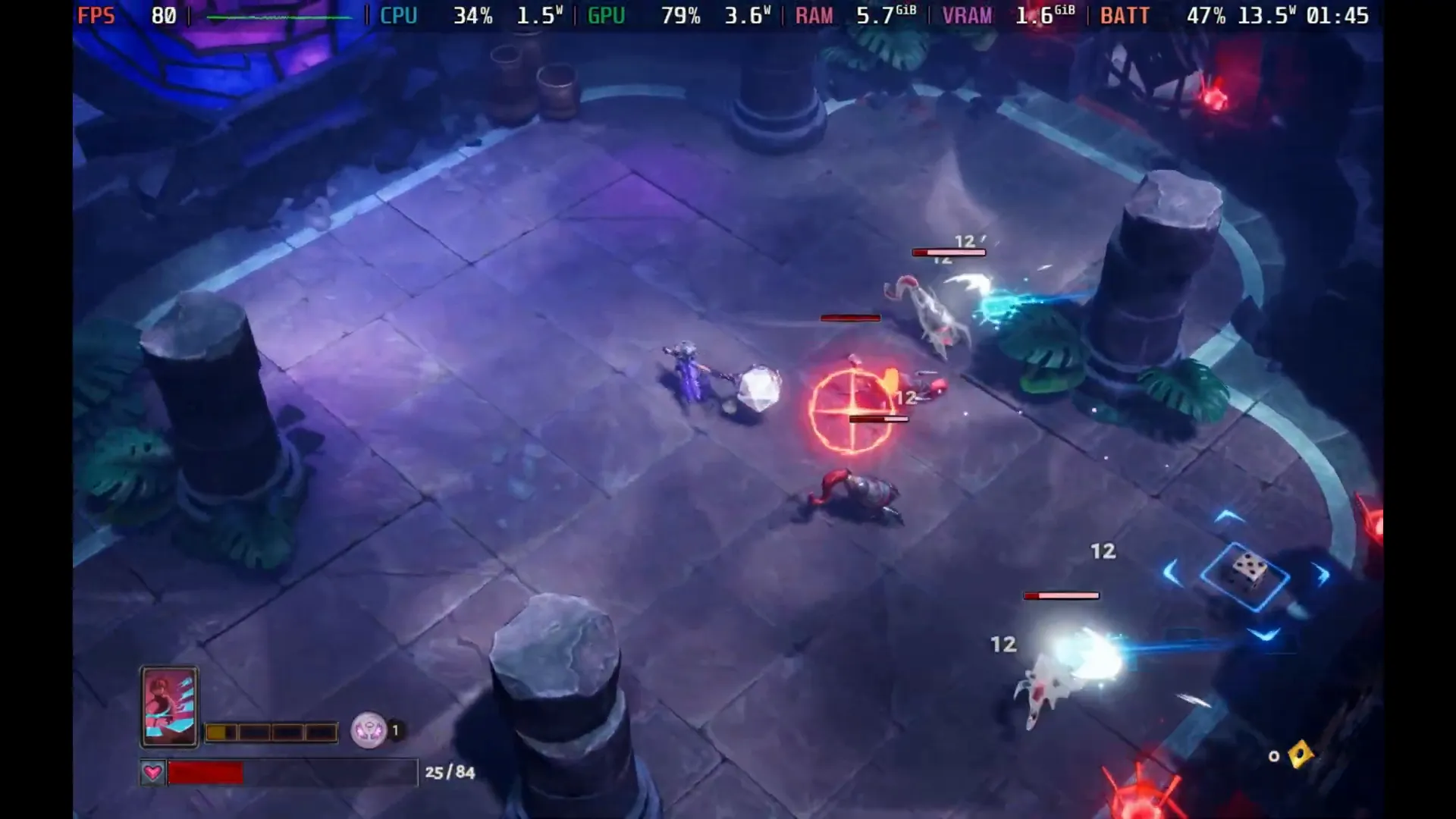Viewport: 1456px width, 819px height.
Task: Click the filled yellow combo segment
Action: coord(218,731)
